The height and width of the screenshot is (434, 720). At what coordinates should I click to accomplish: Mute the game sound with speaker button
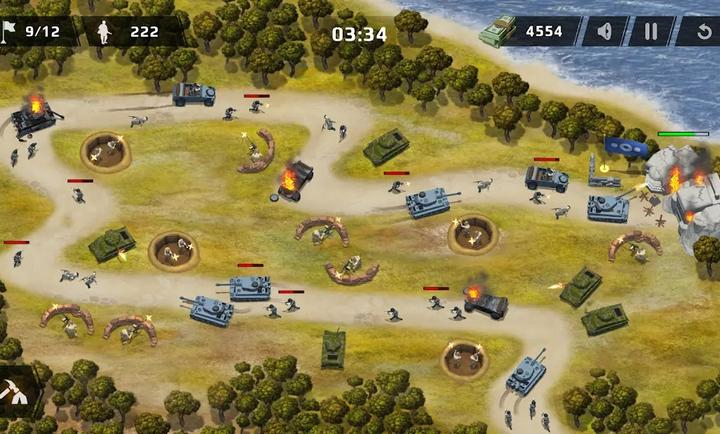pos(604,31)
